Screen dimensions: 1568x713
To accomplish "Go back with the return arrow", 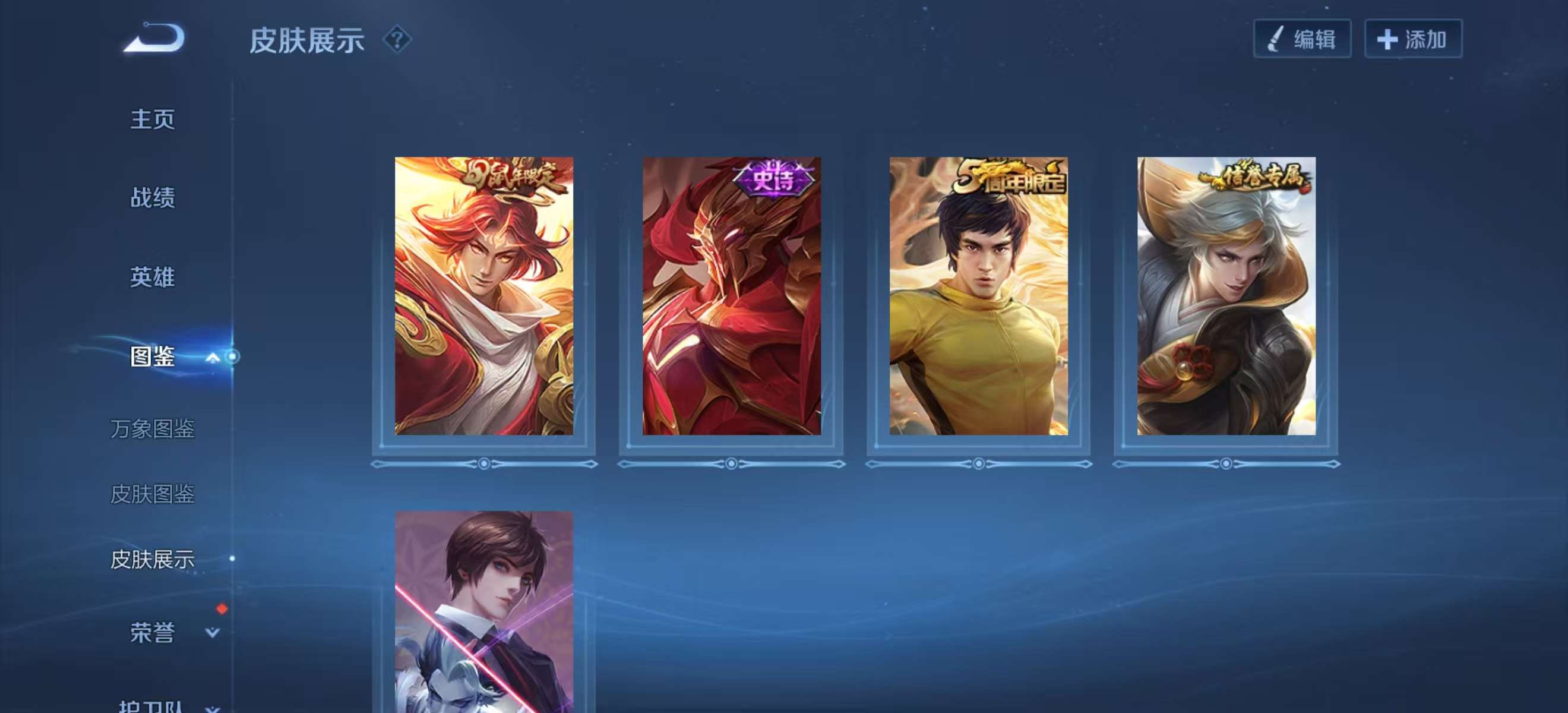I will pyautogui.click(x=154, y=39).
